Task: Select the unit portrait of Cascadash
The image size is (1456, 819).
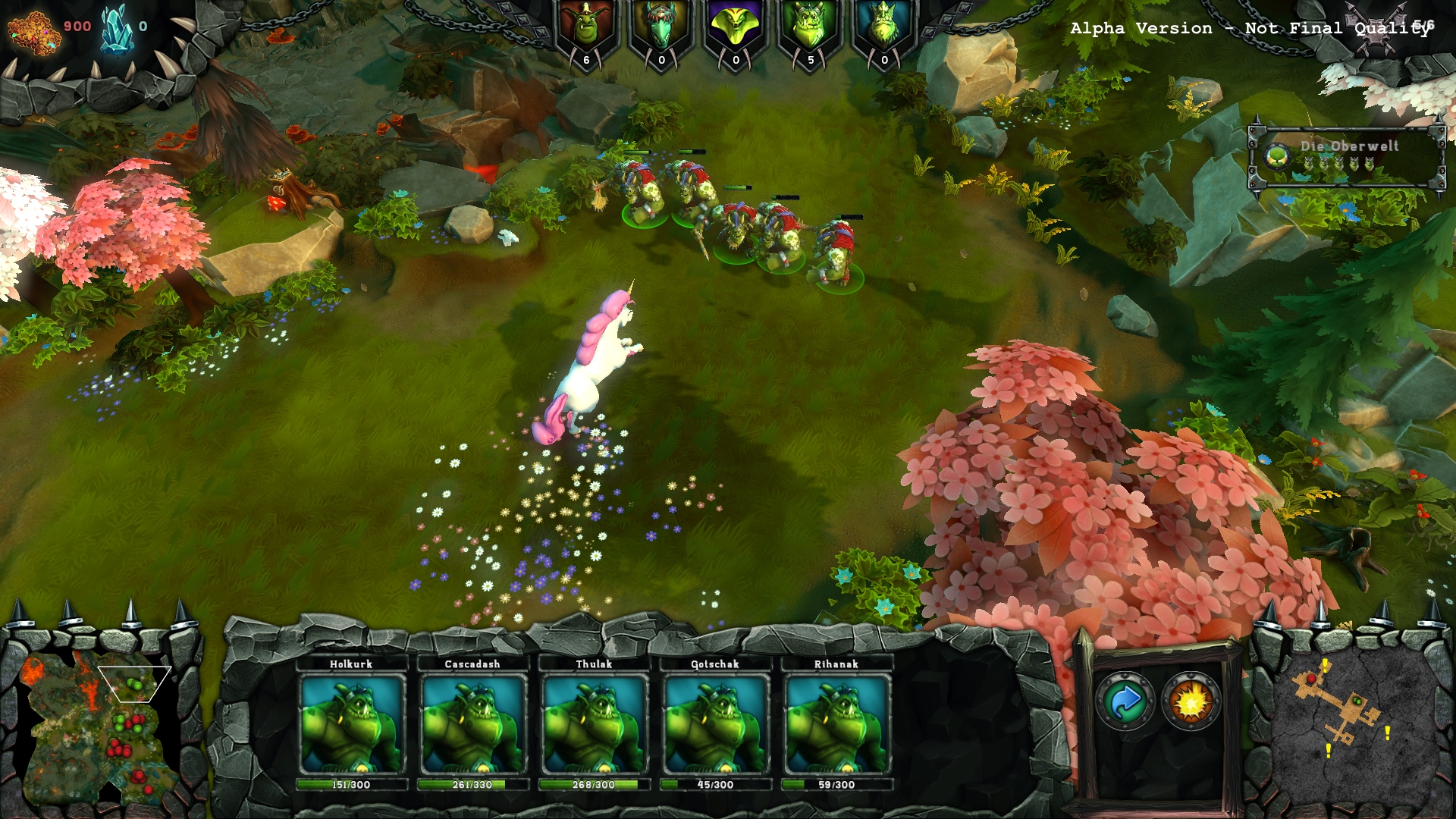Action: (472, 723)
